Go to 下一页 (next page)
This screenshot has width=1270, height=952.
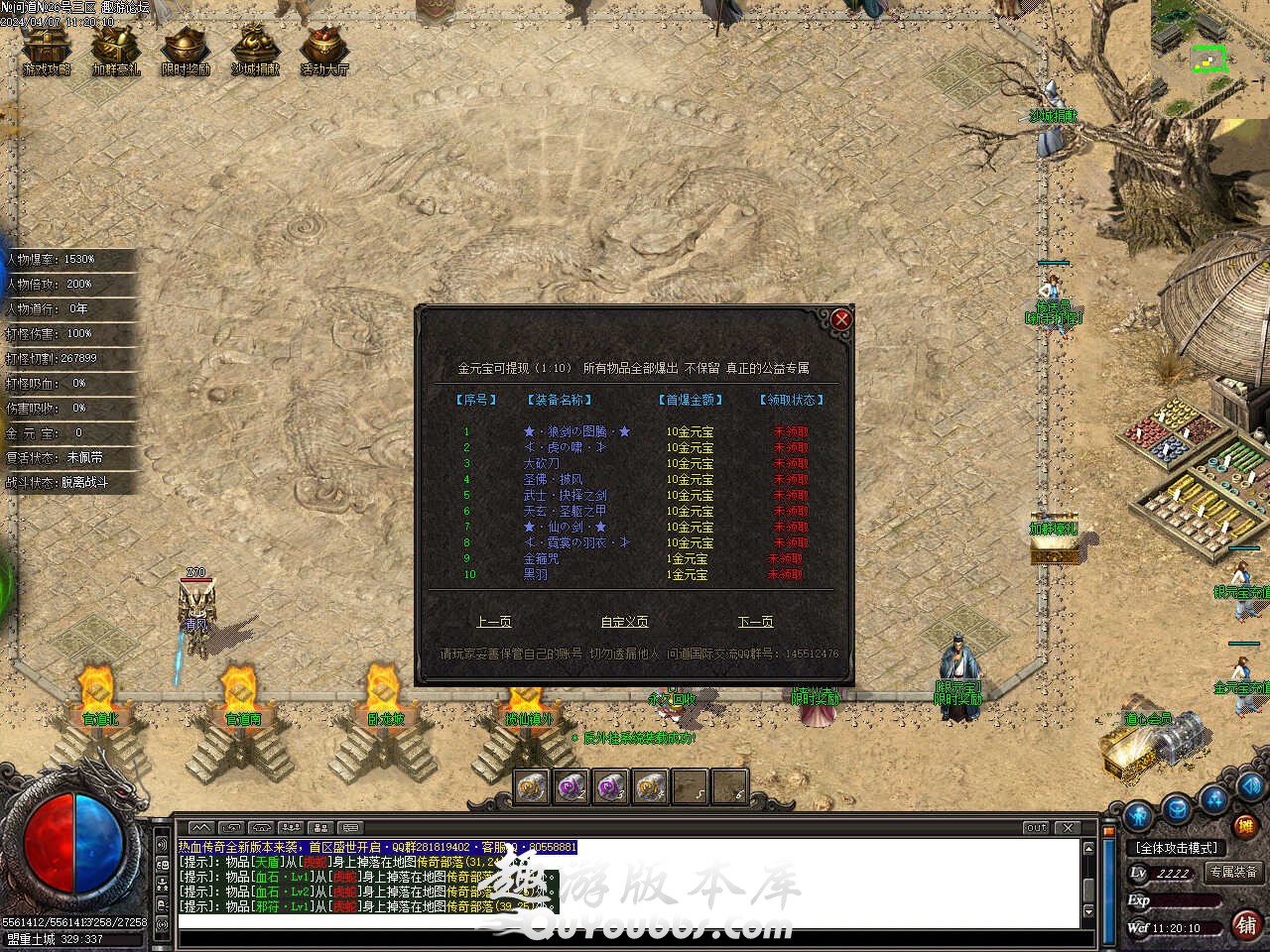click(x=755, y=622)
